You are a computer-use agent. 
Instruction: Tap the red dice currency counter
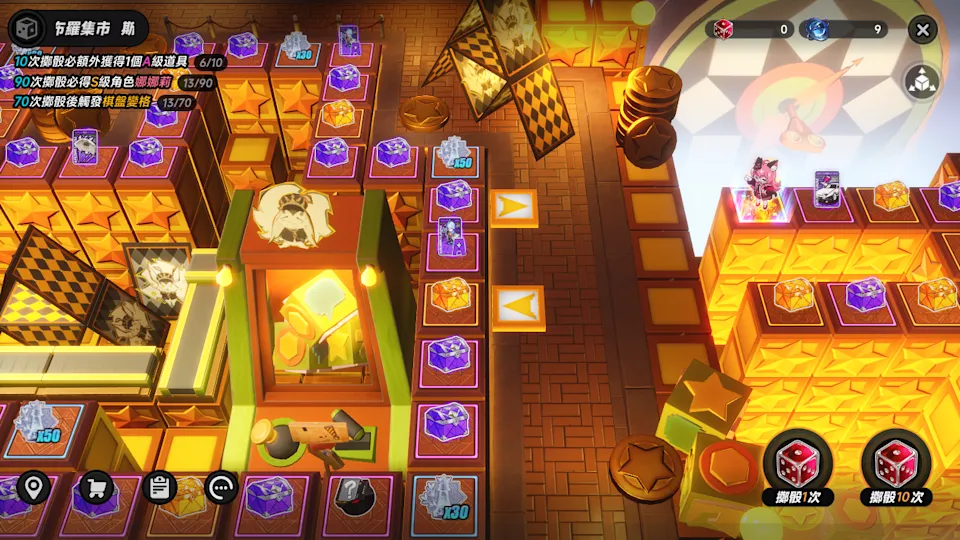point(750,29)
